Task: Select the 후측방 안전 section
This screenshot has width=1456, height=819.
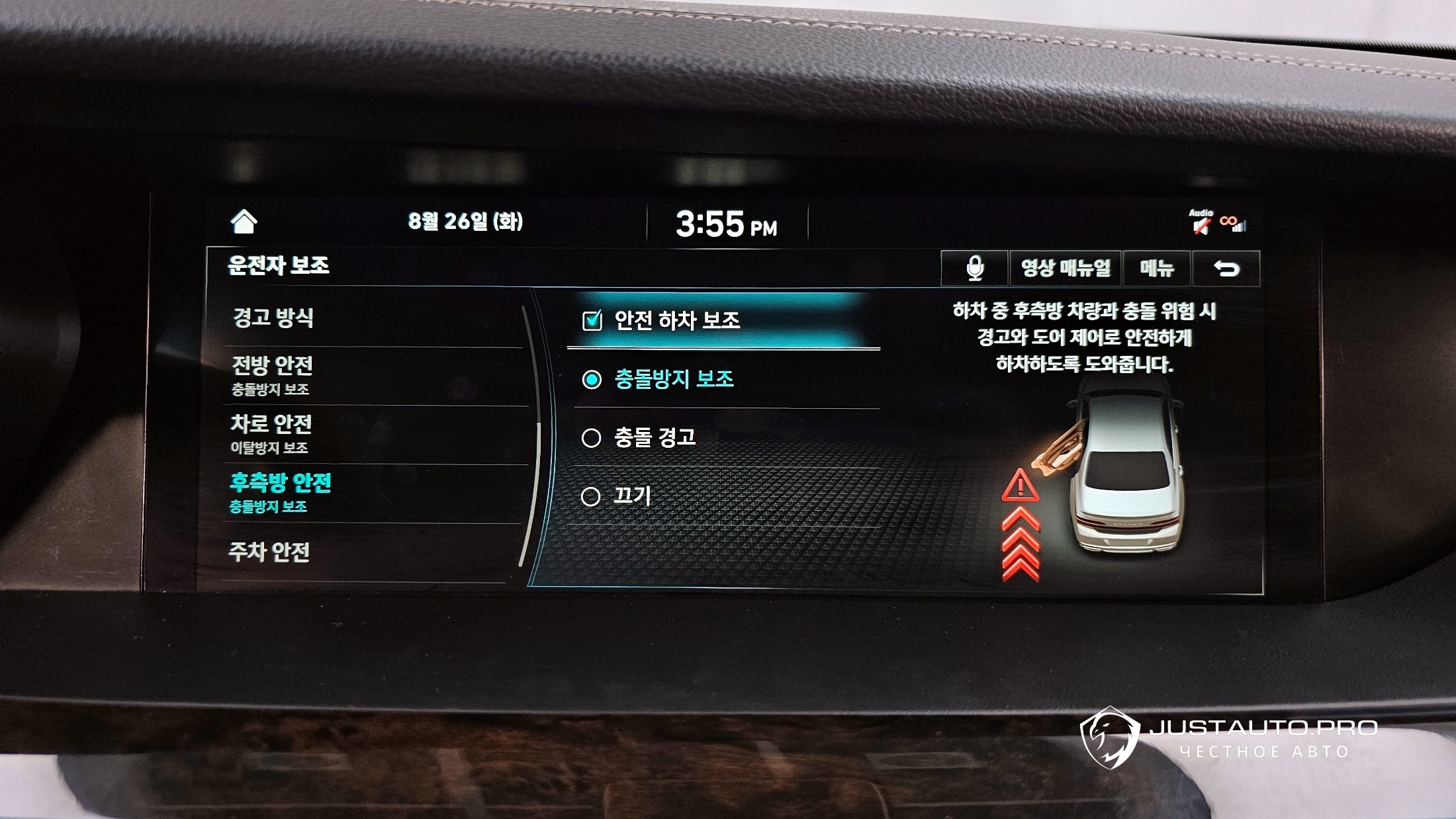Action: click(x=280, y=492)
